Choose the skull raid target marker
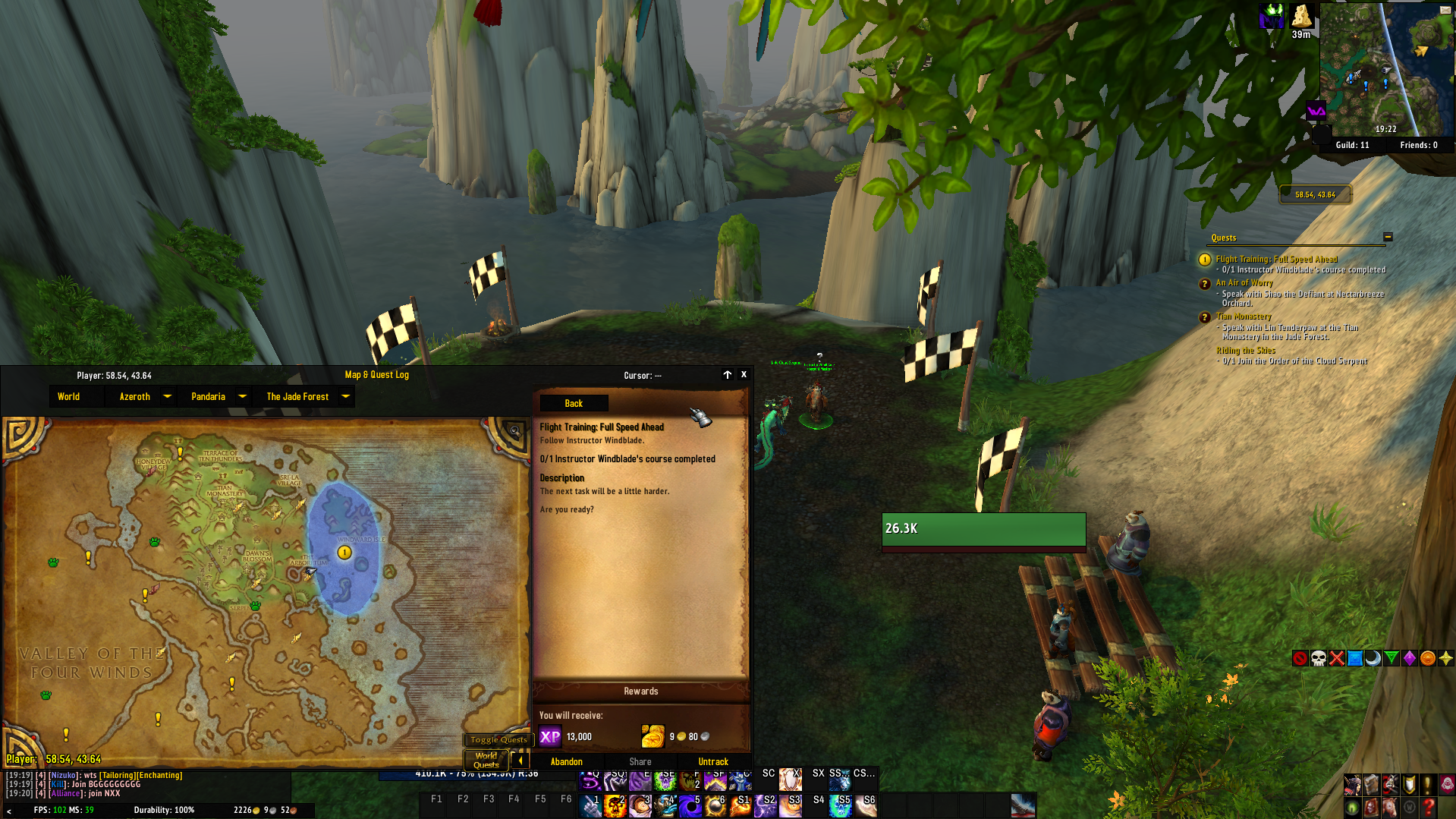 pos(1319,658)
